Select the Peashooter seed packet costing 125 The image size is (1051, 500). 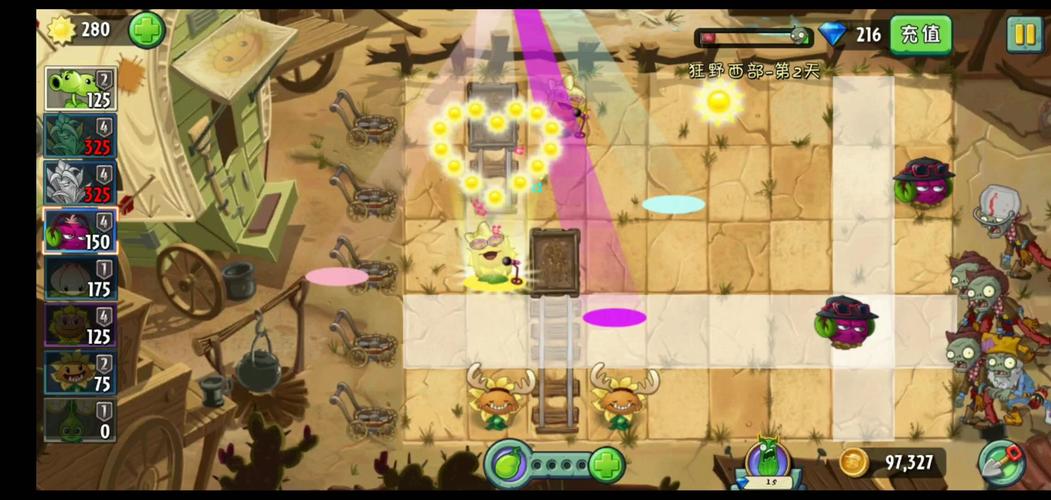[x=80, y=88]
